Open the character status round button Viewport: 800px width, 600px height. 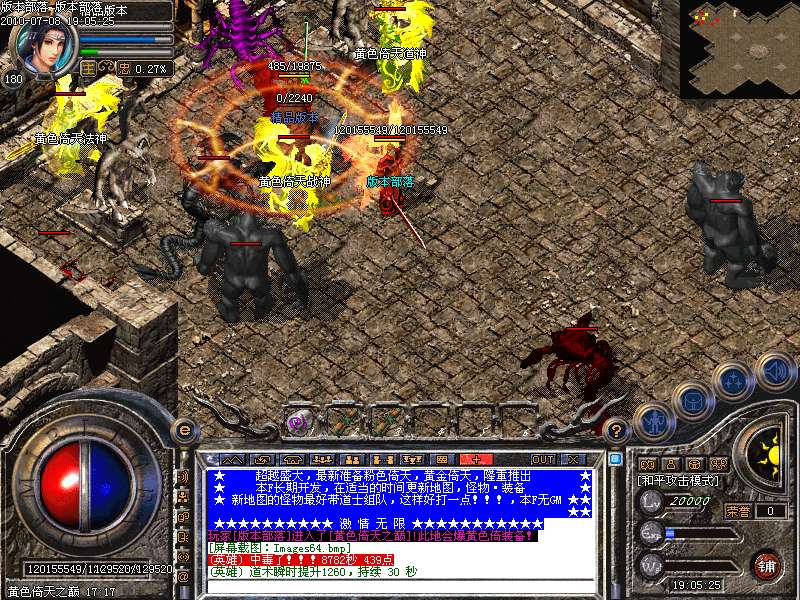point(653,423)
